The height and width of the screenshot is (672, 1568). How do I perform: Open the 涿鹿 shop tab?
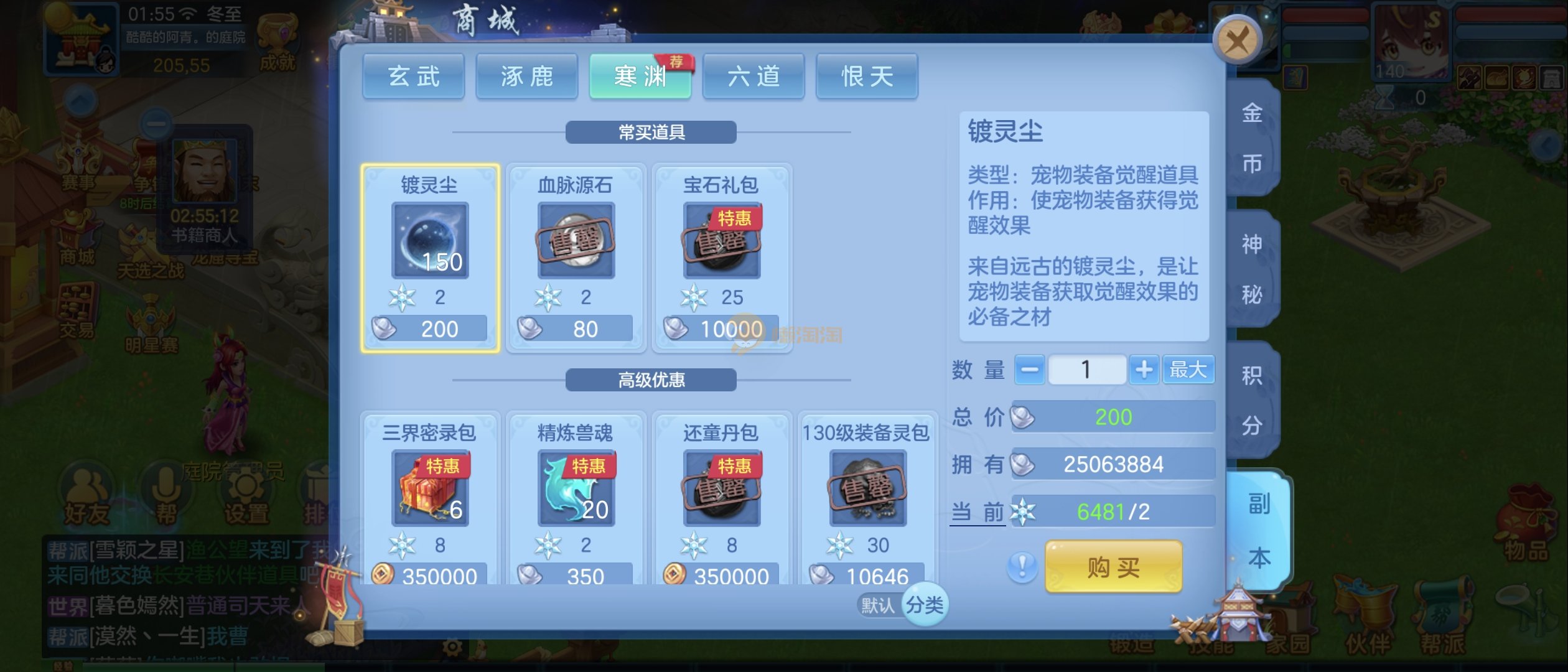point(527,77)
